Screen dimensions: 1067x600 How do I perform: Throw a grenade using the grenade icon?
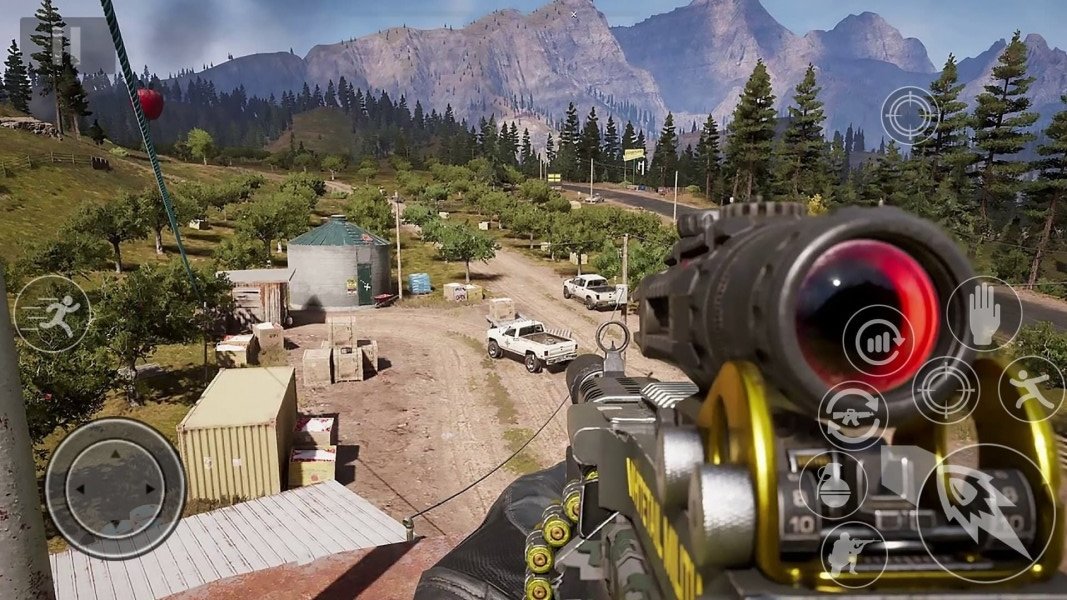tap(833, 485)
